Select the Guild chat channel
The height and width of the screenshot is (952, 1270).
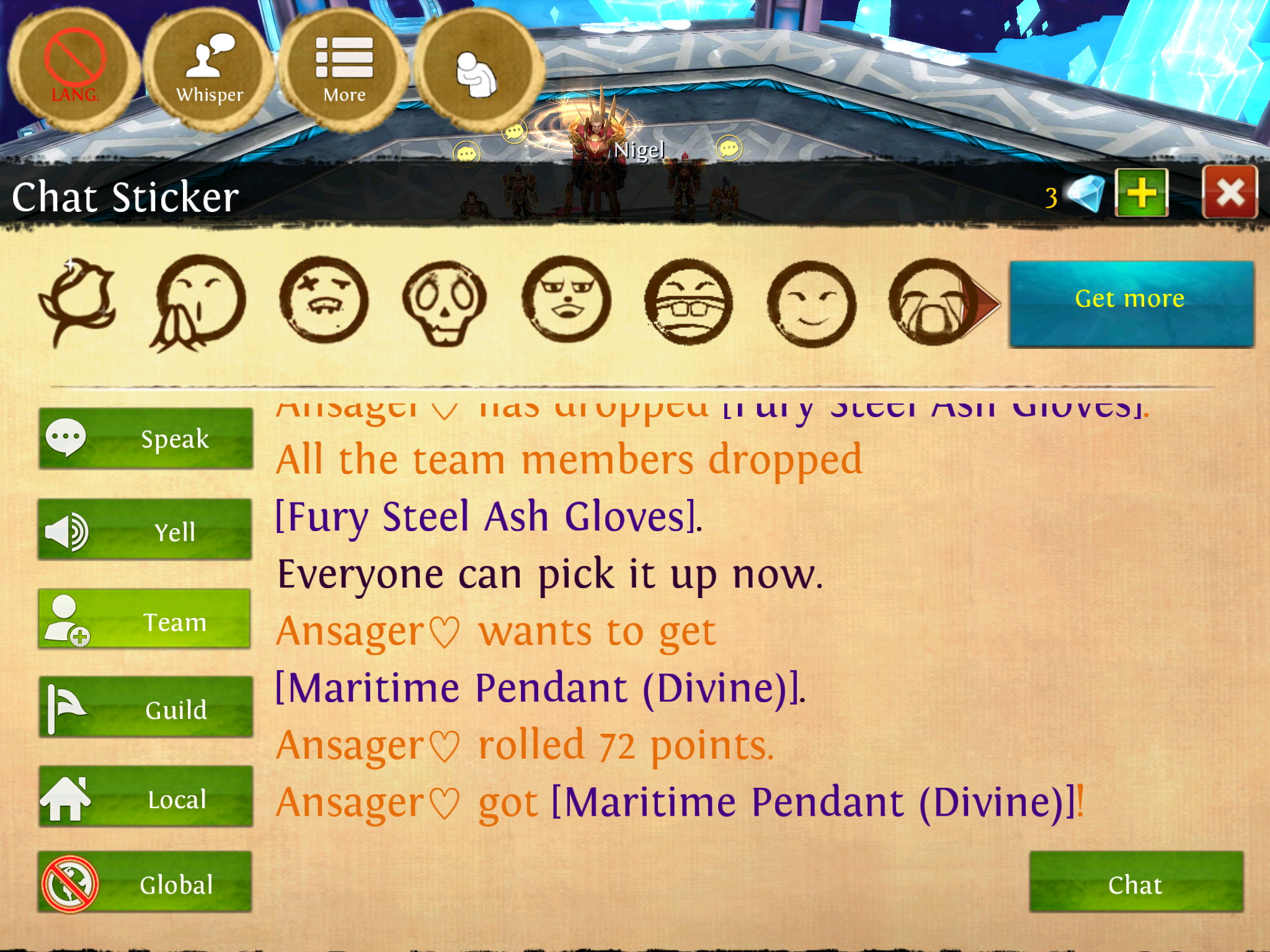tap(146, 708)
